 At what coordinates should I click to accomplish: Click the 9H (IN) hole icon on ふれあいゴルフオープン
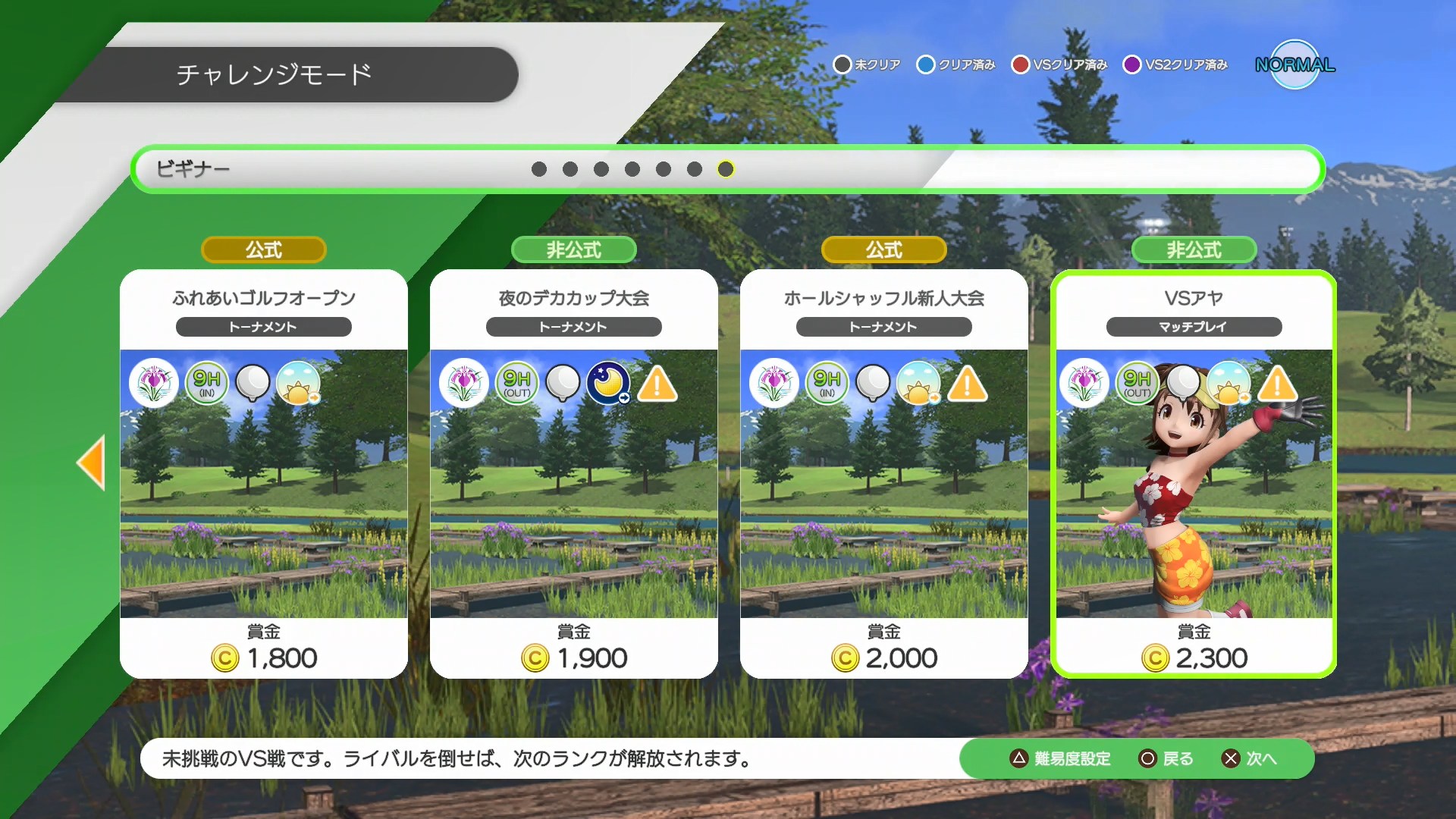coord(206,383)
